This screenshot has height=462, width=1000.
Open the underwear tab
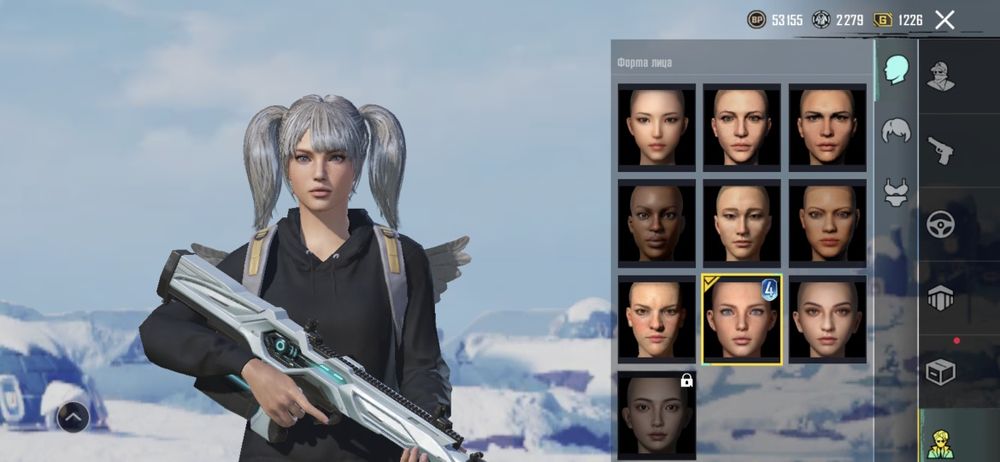(895, 191)
